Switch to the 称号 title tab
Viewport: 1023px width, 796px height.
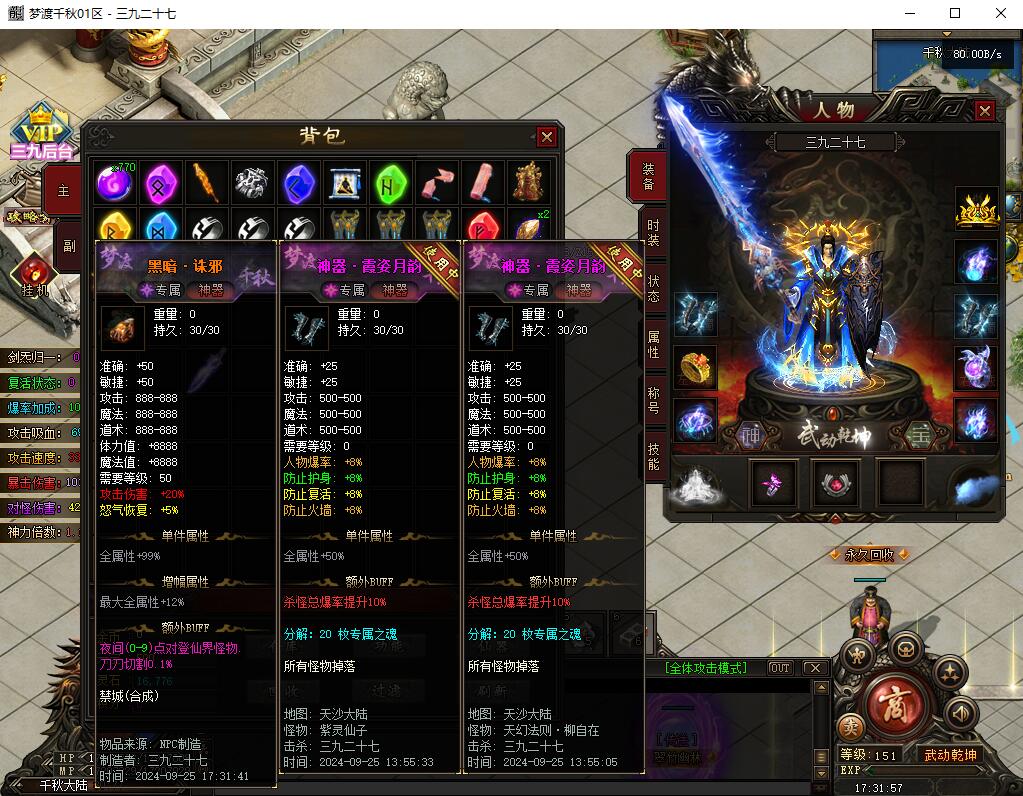tap(652, 401)
